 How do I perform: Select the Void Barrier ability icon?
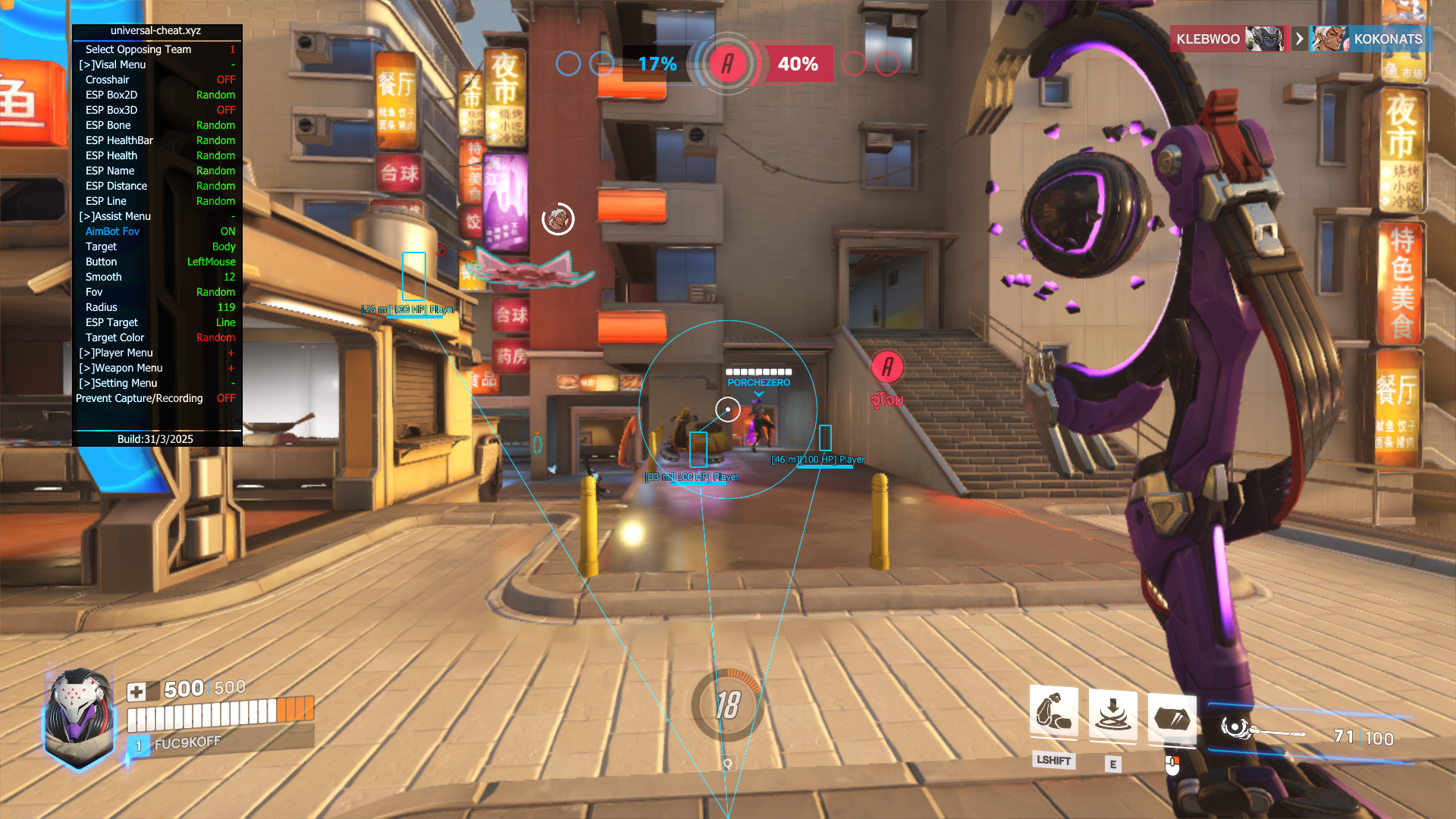[1172, 717]
